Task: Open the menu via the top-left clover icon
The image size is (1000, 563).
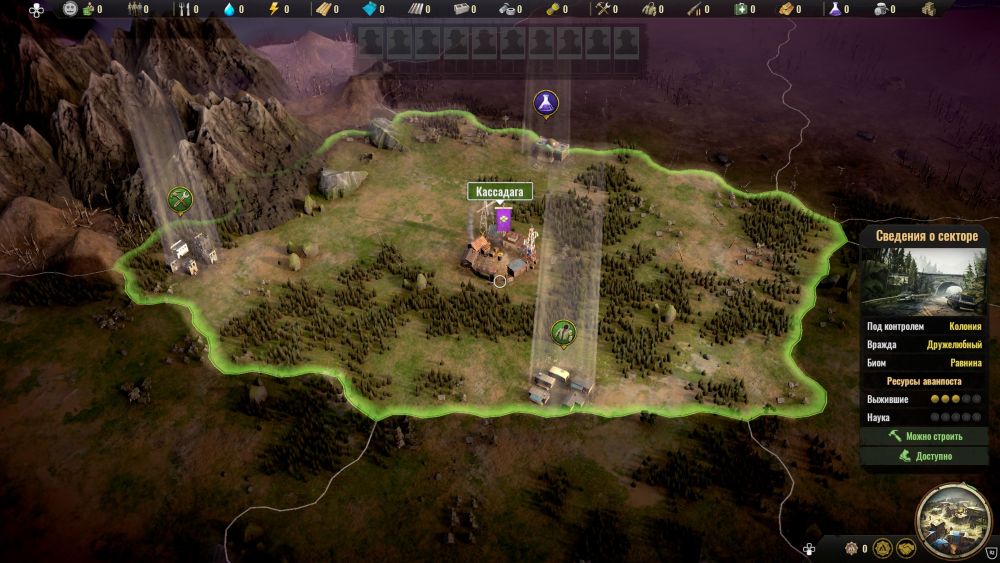Action: 36,10
